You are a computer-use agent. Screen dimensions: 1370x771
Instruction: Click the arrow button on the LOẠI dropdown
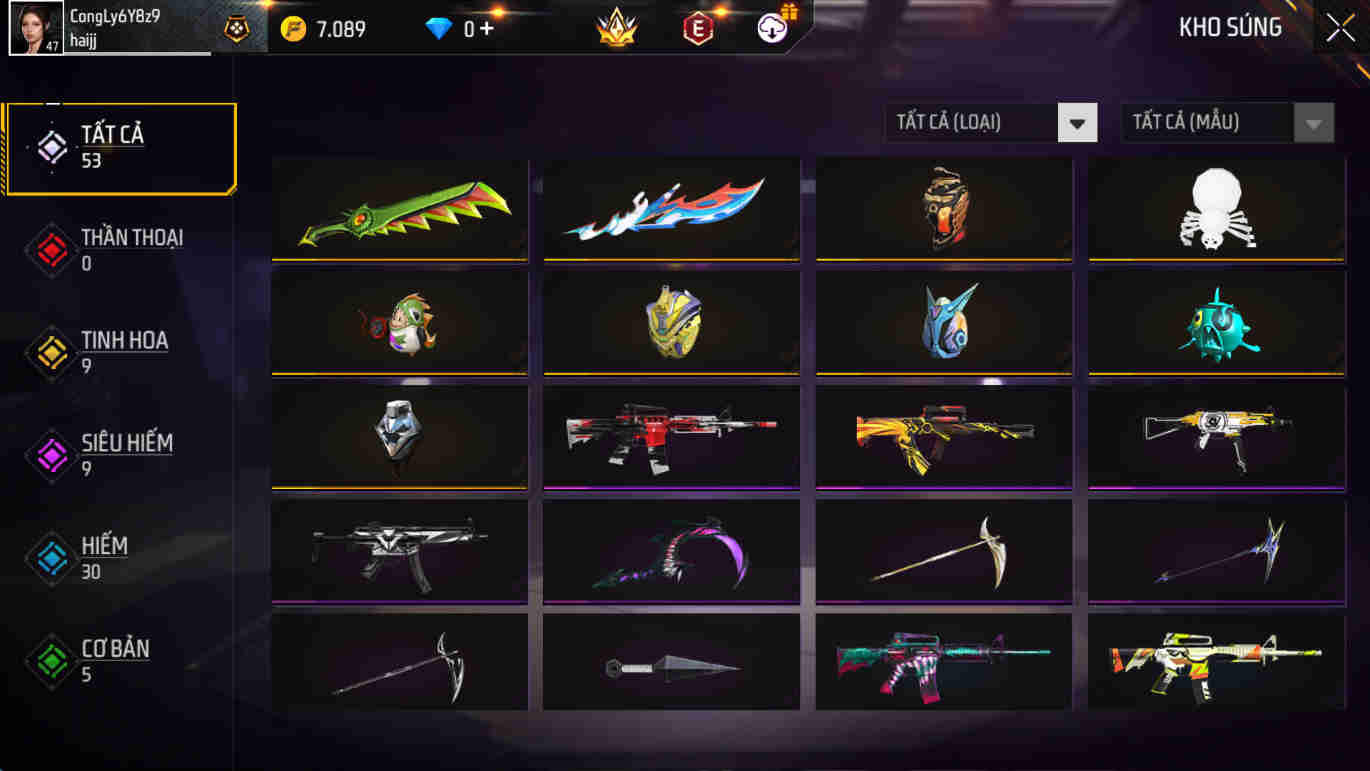coord(1077,122)
